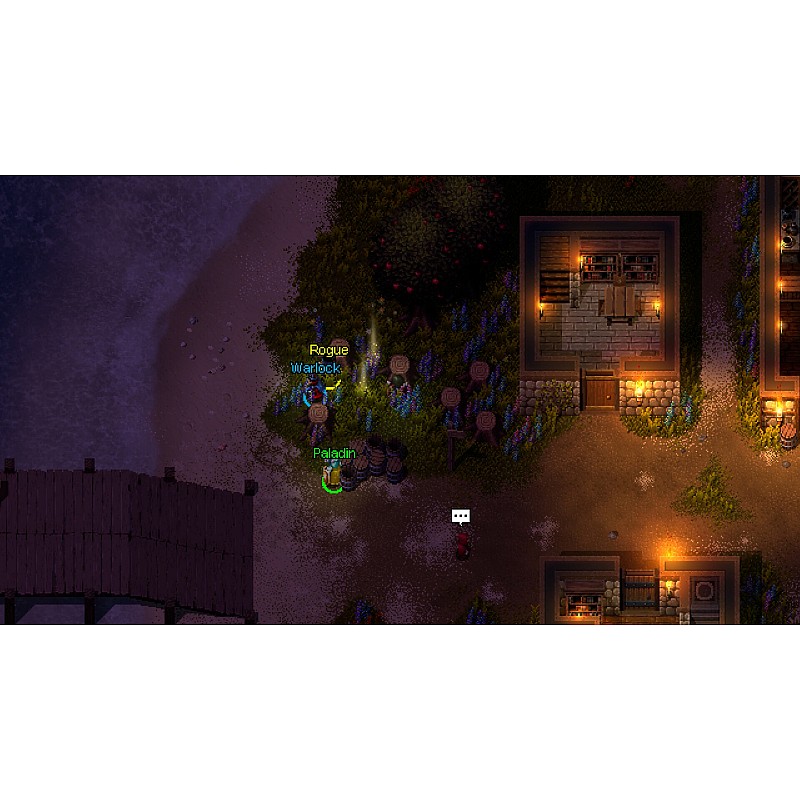Screen dimensions: 800x800
Task: Select the Paladin name label
Action: pyautogui.click(x=334, y=454)
